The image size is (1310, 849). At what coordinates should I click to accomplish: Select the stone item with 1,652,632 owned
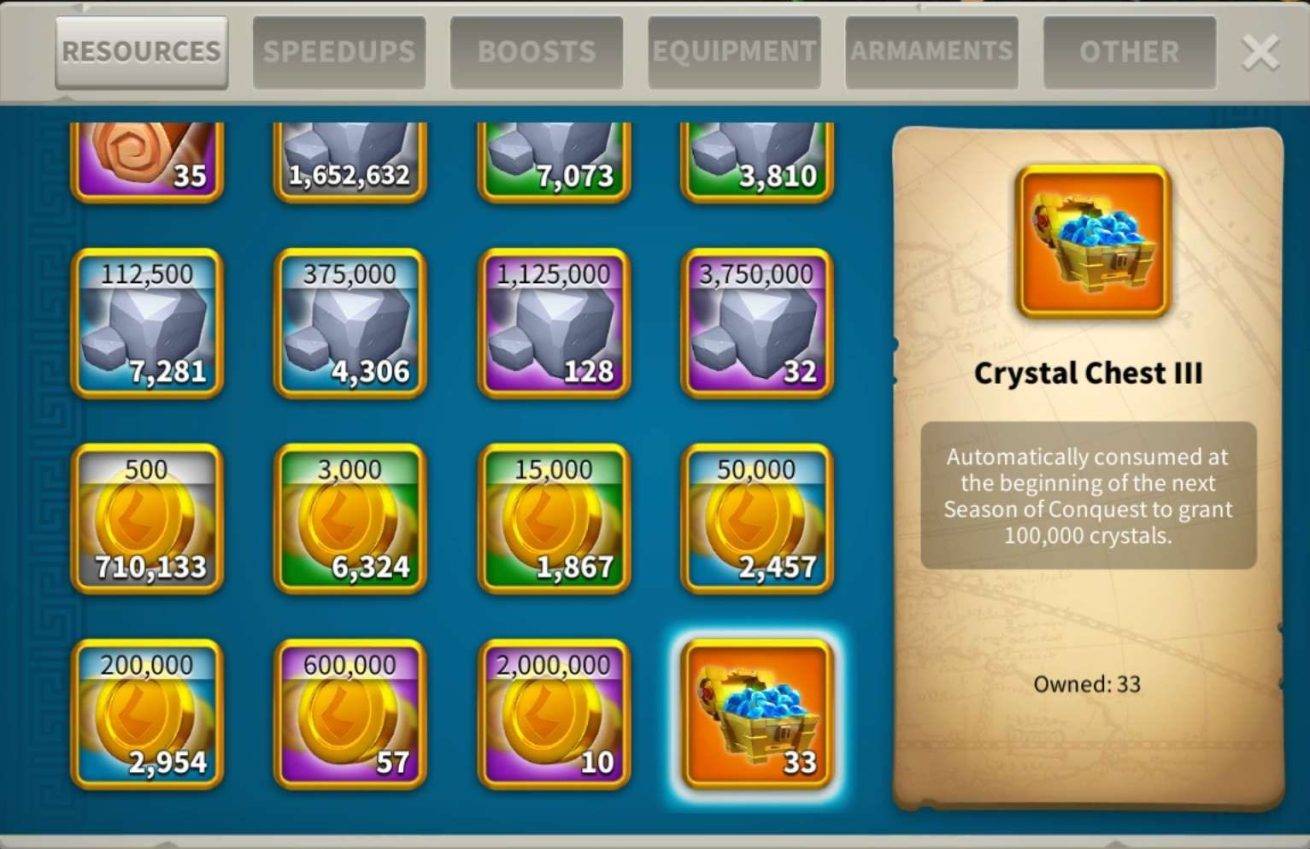[350, 160]
